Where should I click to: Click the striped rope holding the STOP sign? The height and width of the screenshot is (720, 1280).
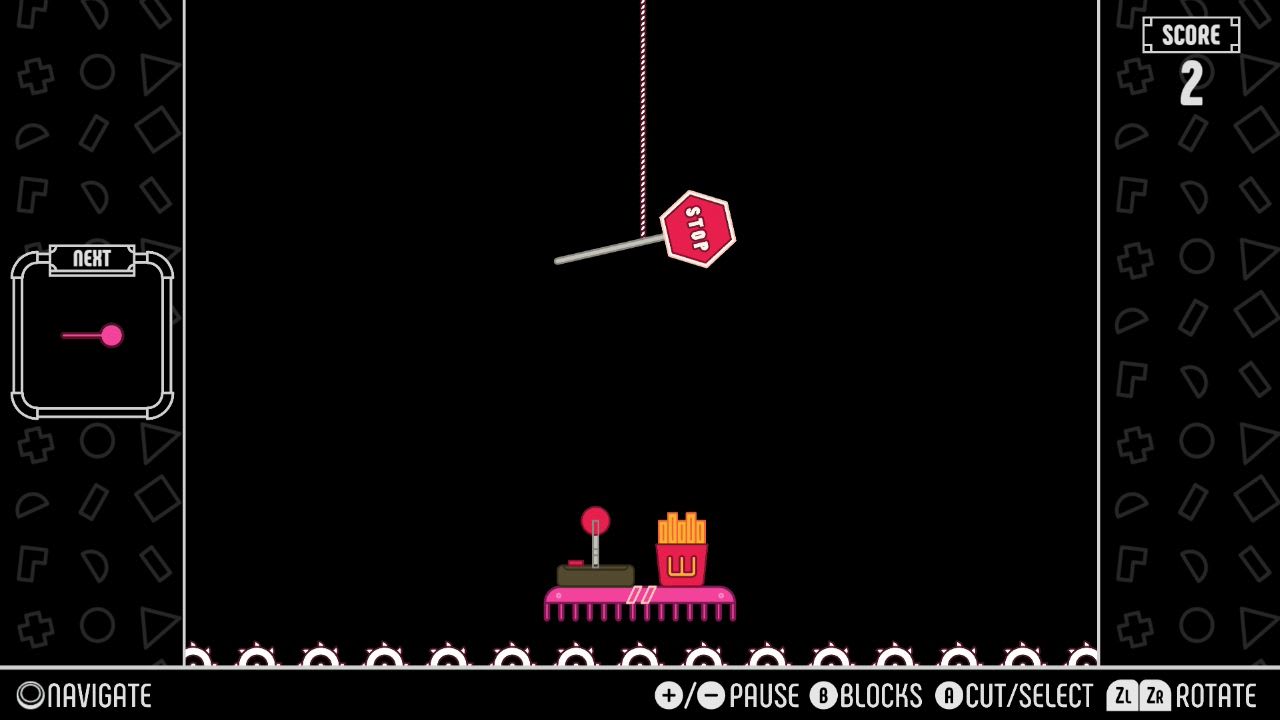pos(641,100)
